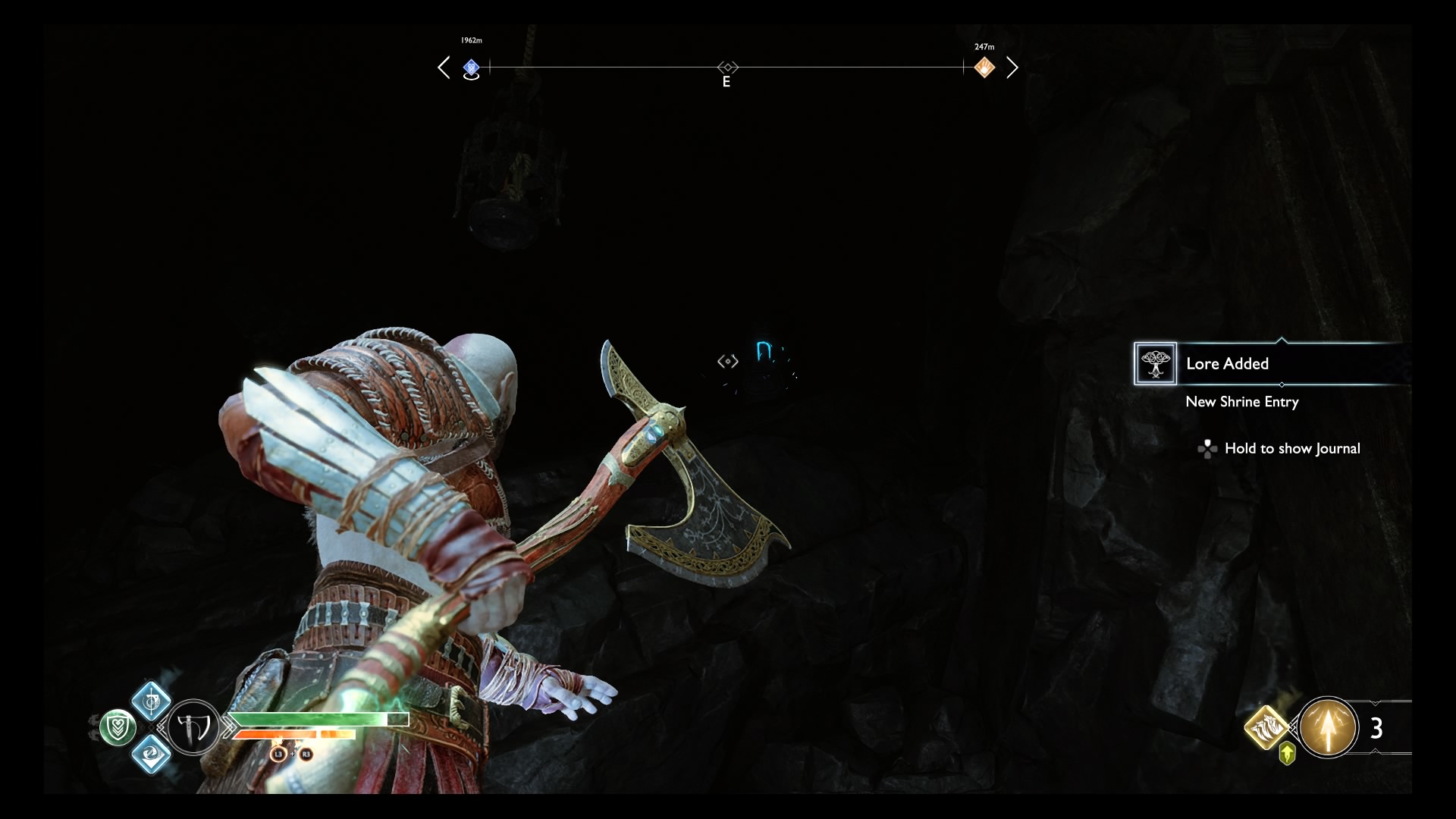Click the diamond interaction prompt near the shrine
Image resolution: width=1456 pixels, height=819 pixels.
(728, 361)
